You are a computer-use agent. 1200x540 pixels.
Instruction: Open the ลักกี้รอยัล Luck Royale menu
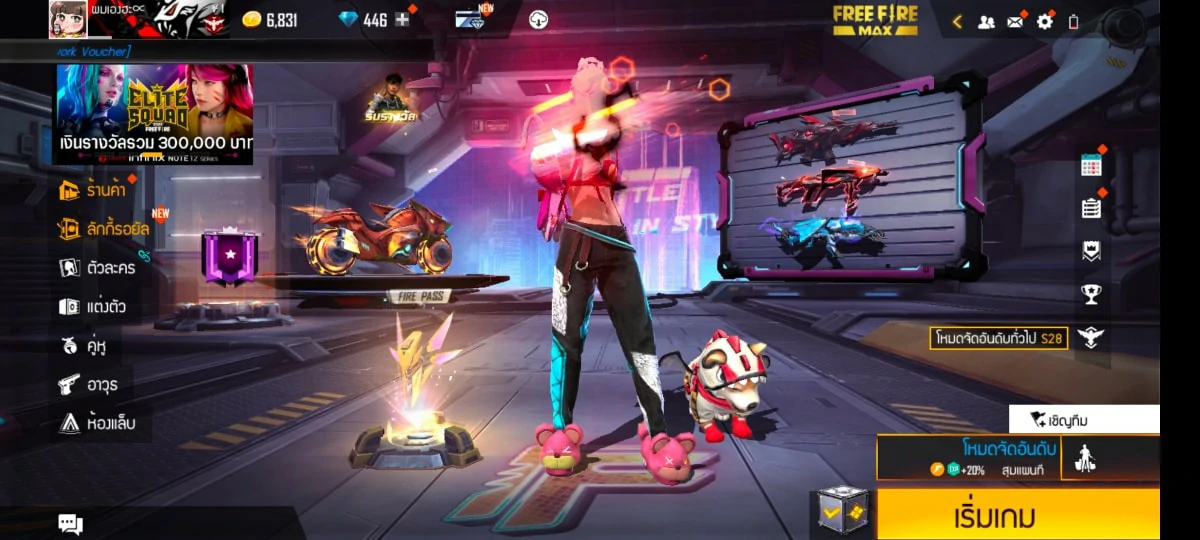(105, 228)
